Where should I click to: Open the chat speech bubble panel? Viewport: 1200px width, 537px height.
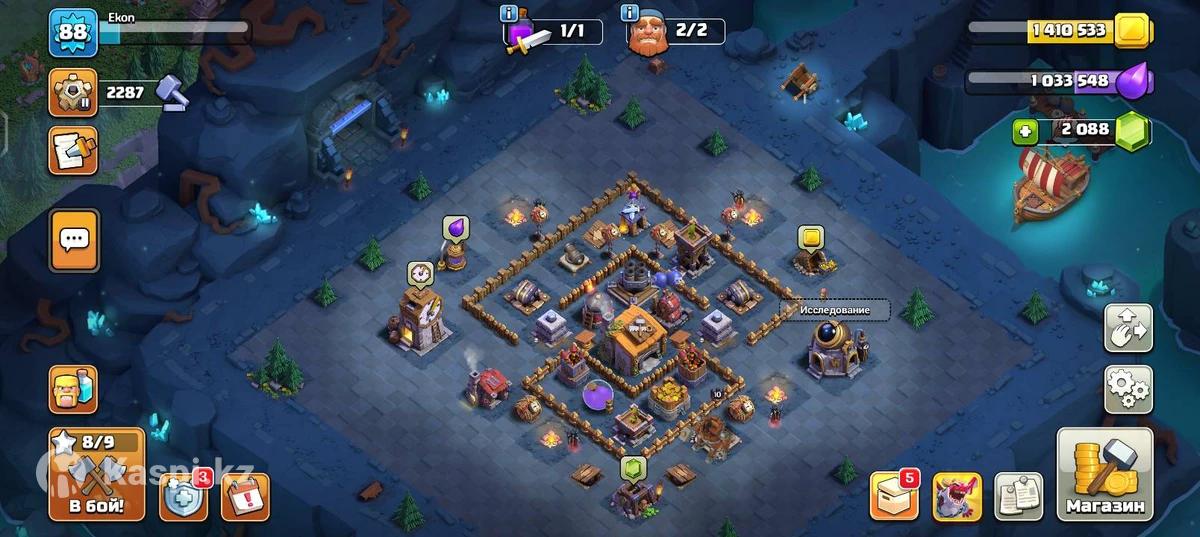coord(74,240)
